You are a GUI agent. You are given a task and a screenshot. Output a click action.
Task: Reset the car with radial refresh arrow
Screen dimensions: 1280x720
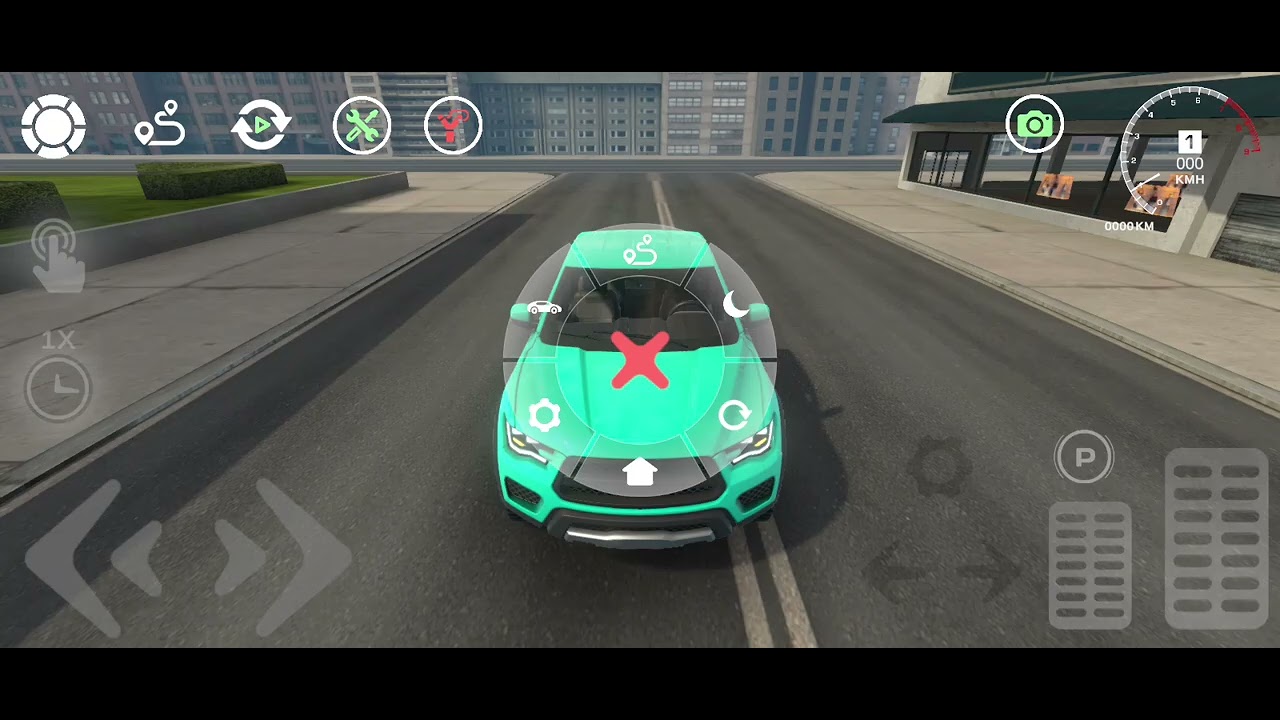(x=735, y=415)
